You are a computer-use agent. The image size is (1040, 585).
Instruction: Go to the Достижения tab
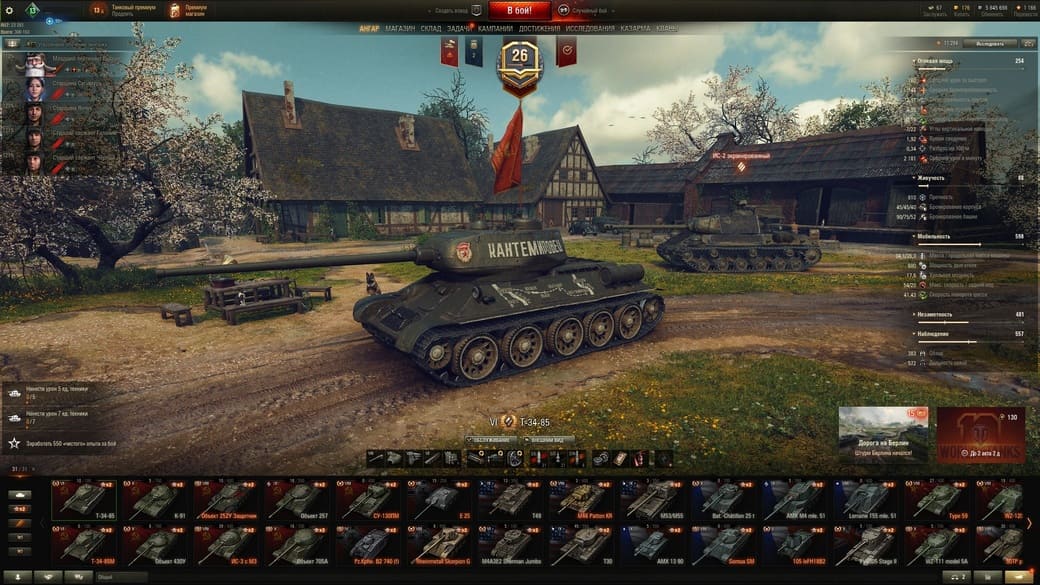click(540, 29)
